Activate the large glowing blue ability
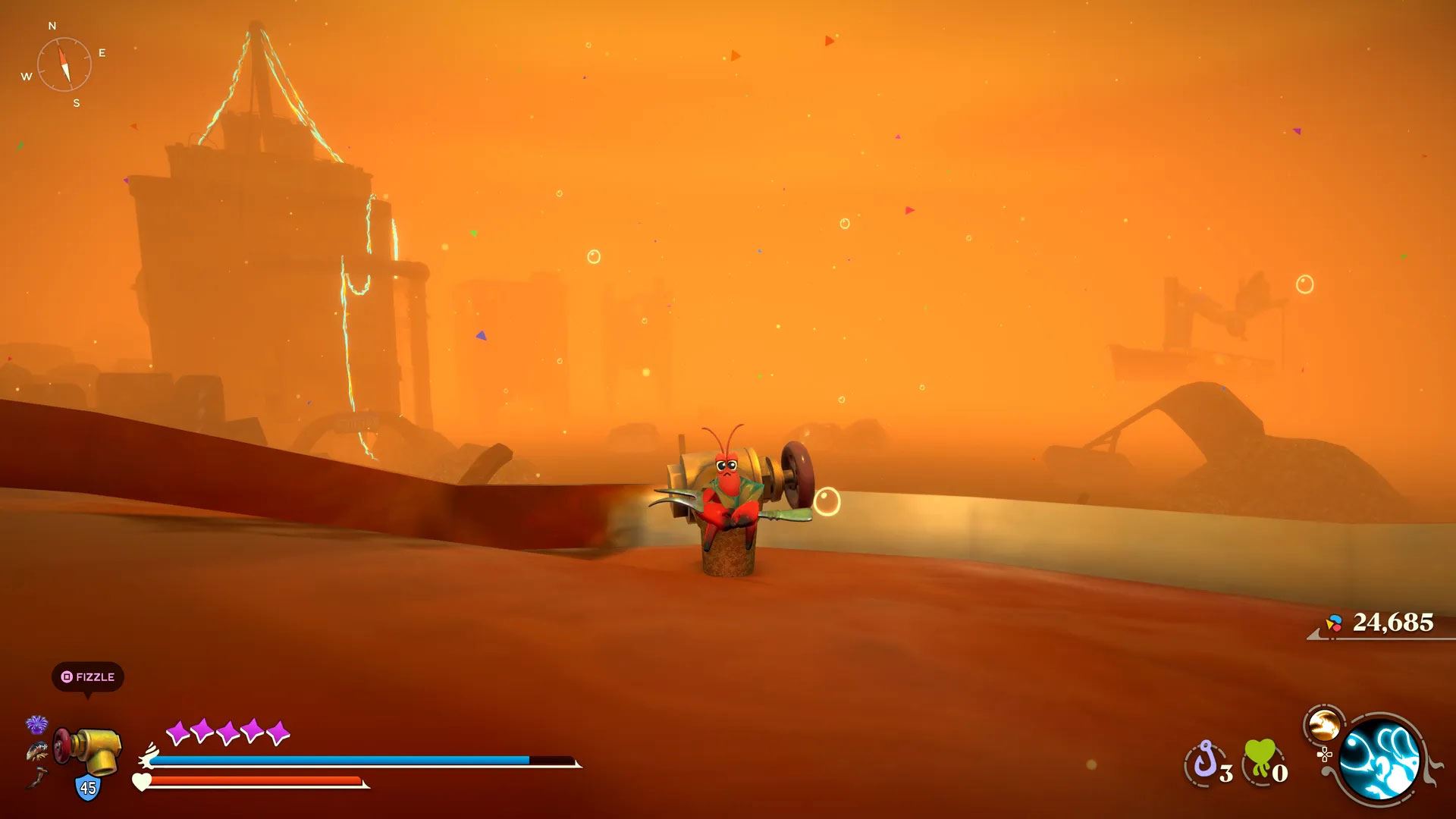The image size is (1456, 819). click(1379, 758)
